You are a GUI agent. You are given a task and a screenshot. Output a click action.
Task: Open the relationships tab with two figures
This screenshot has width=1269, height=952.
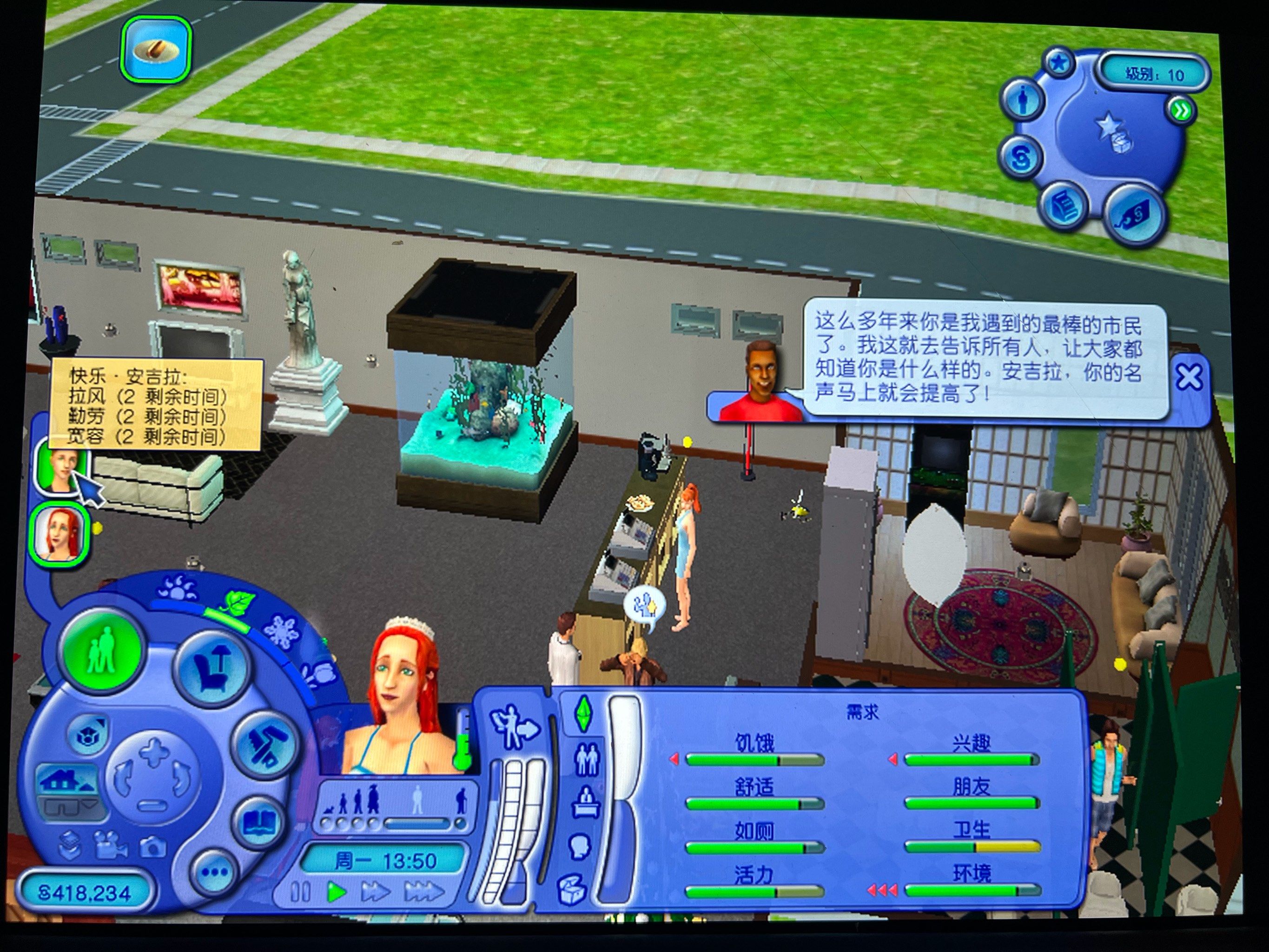click(x=586, y=759)
